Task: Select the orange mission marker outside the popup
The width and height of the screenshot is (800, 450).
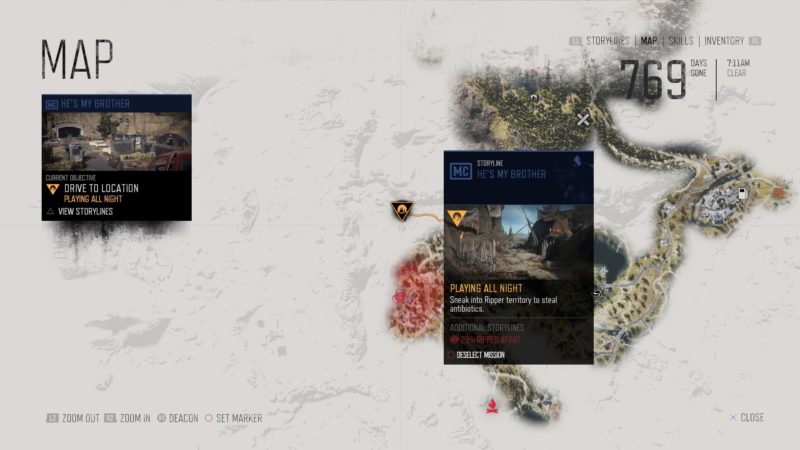Action: point(402,210)
